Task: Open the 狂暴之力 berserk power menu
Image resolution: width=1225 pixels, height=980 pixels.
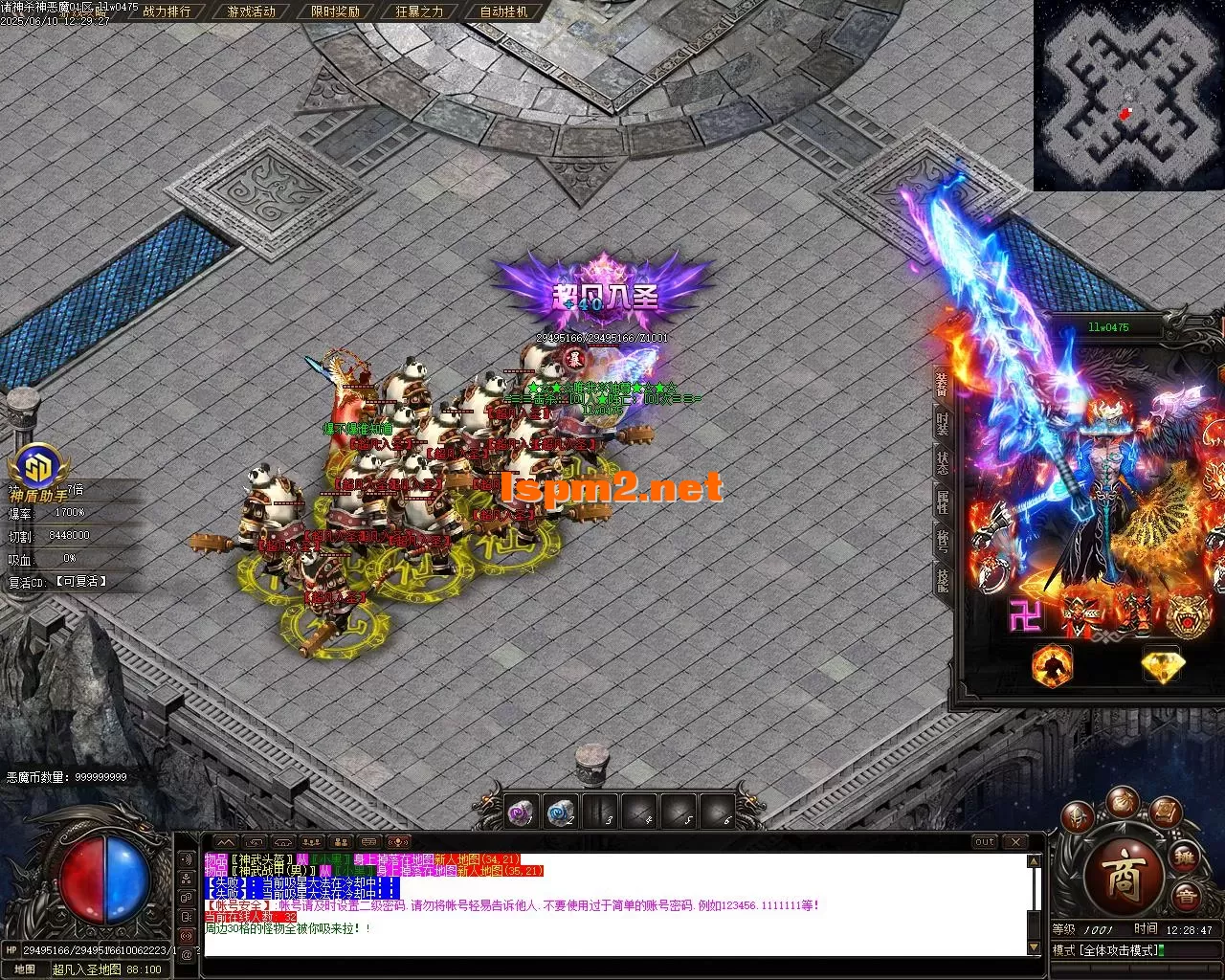Action: tap(418, 12)
